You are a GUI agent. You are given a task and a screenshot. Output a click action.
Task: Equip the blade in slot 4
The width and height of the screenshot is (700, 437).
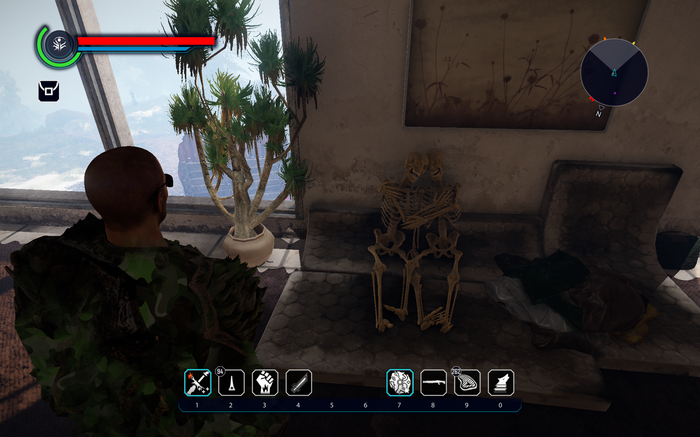[299, 383]
